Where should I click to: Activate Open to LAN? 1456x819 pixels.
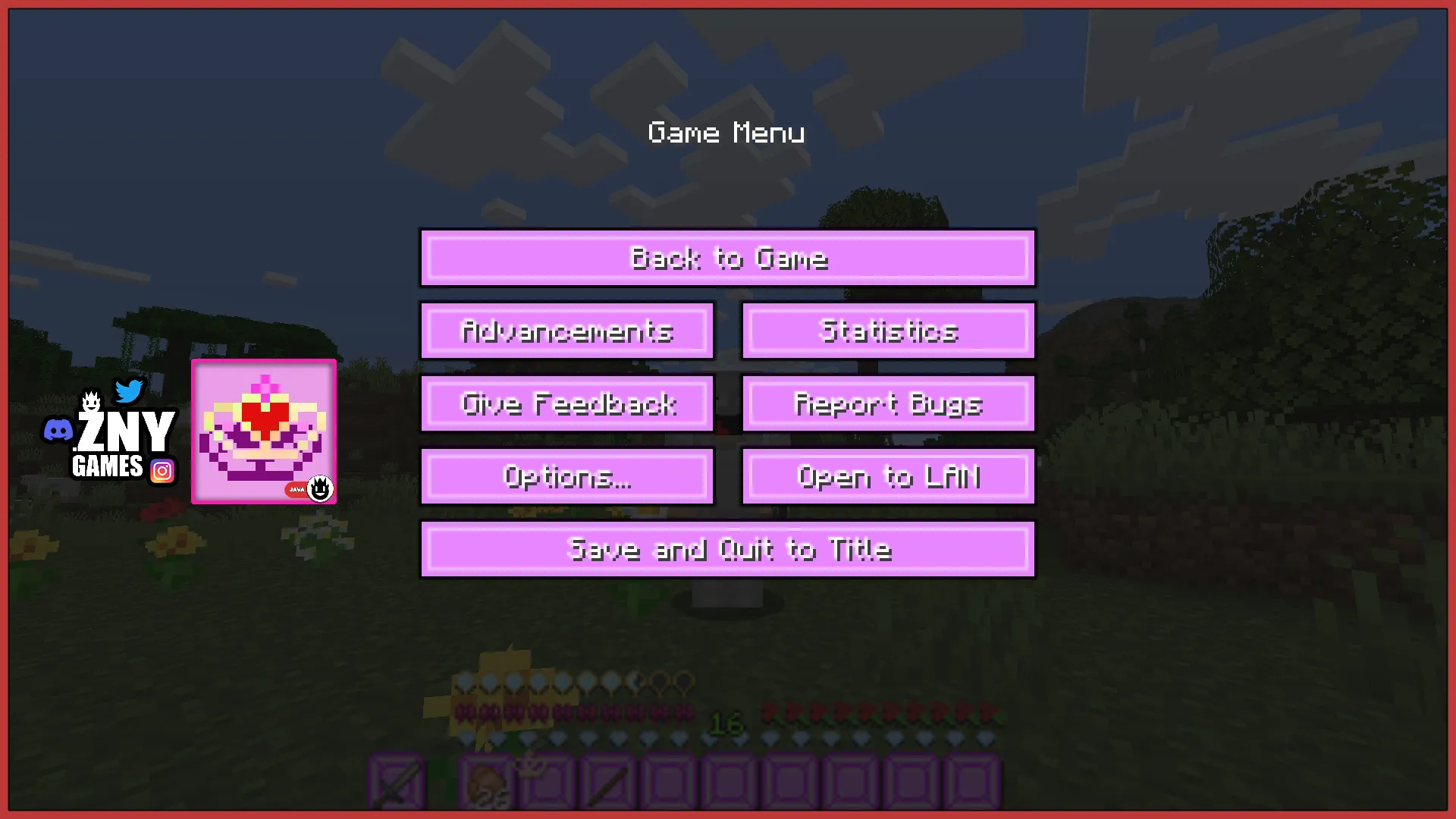click(x=889, y=477)
